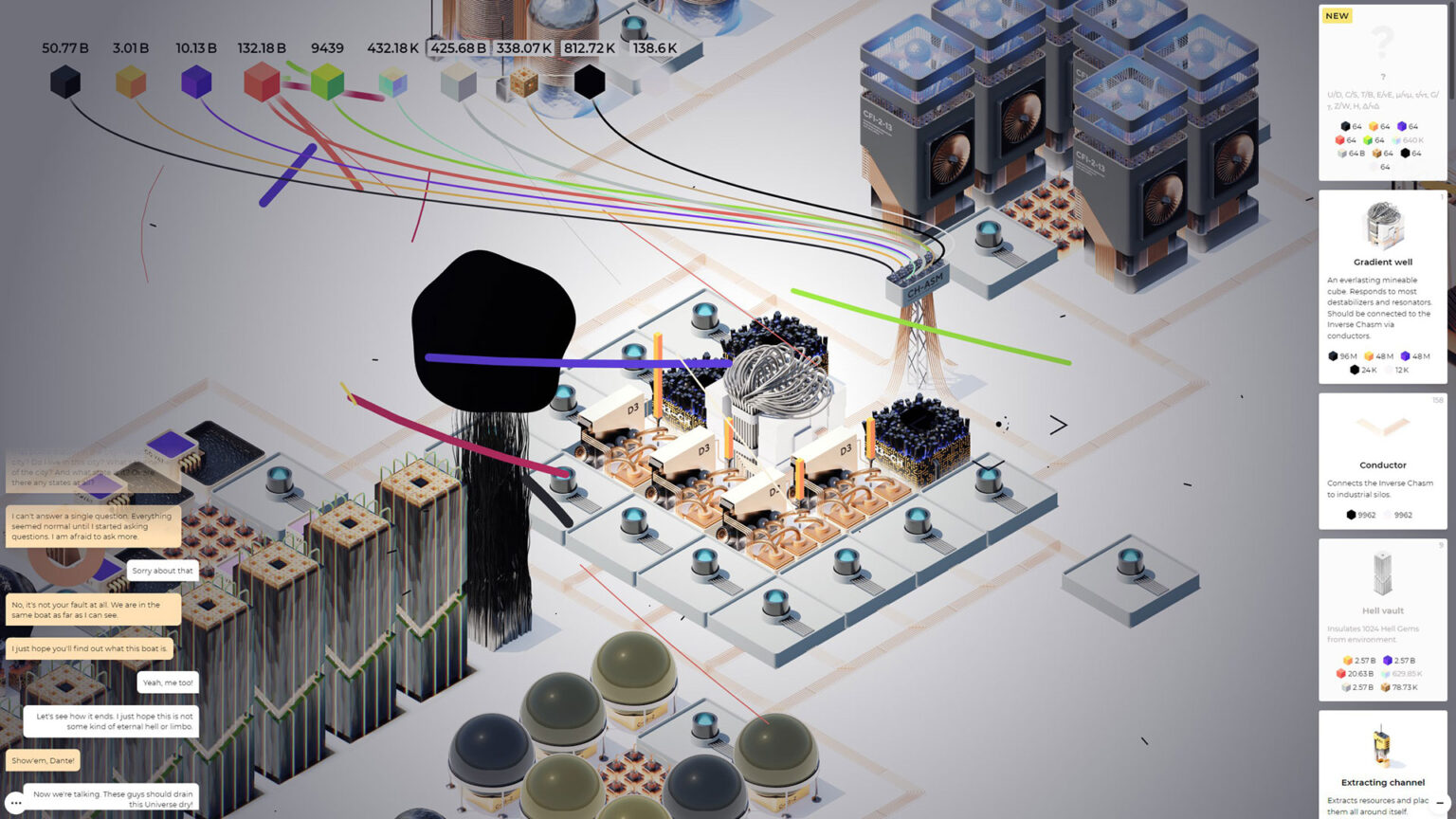Viewport: 1456px width, 819px height.
Task: Select the purple resource cube
Action: point(196,82)
